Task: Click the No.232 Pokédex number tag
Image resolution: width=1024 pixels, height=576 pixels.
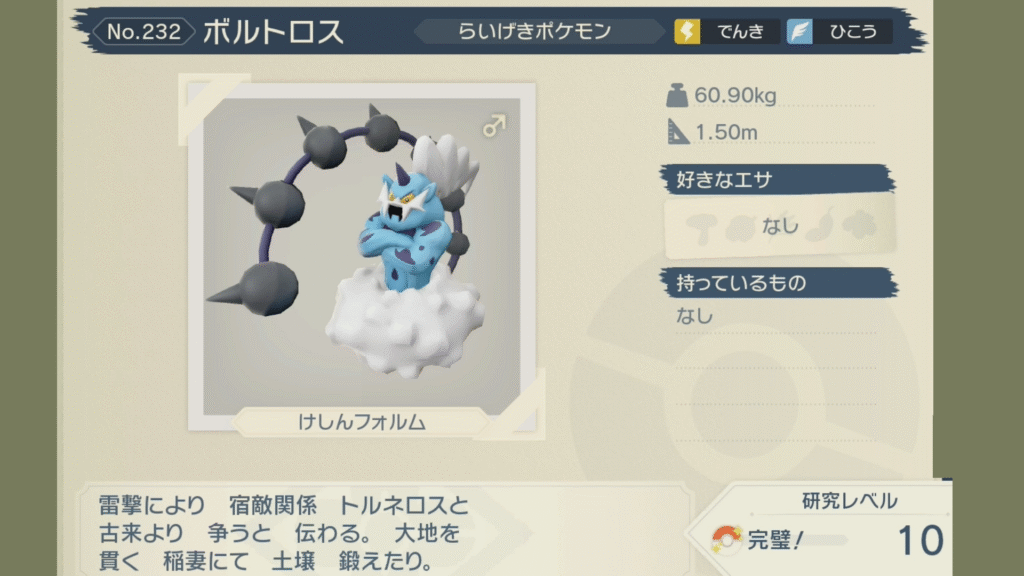Action: coord(144,32)
